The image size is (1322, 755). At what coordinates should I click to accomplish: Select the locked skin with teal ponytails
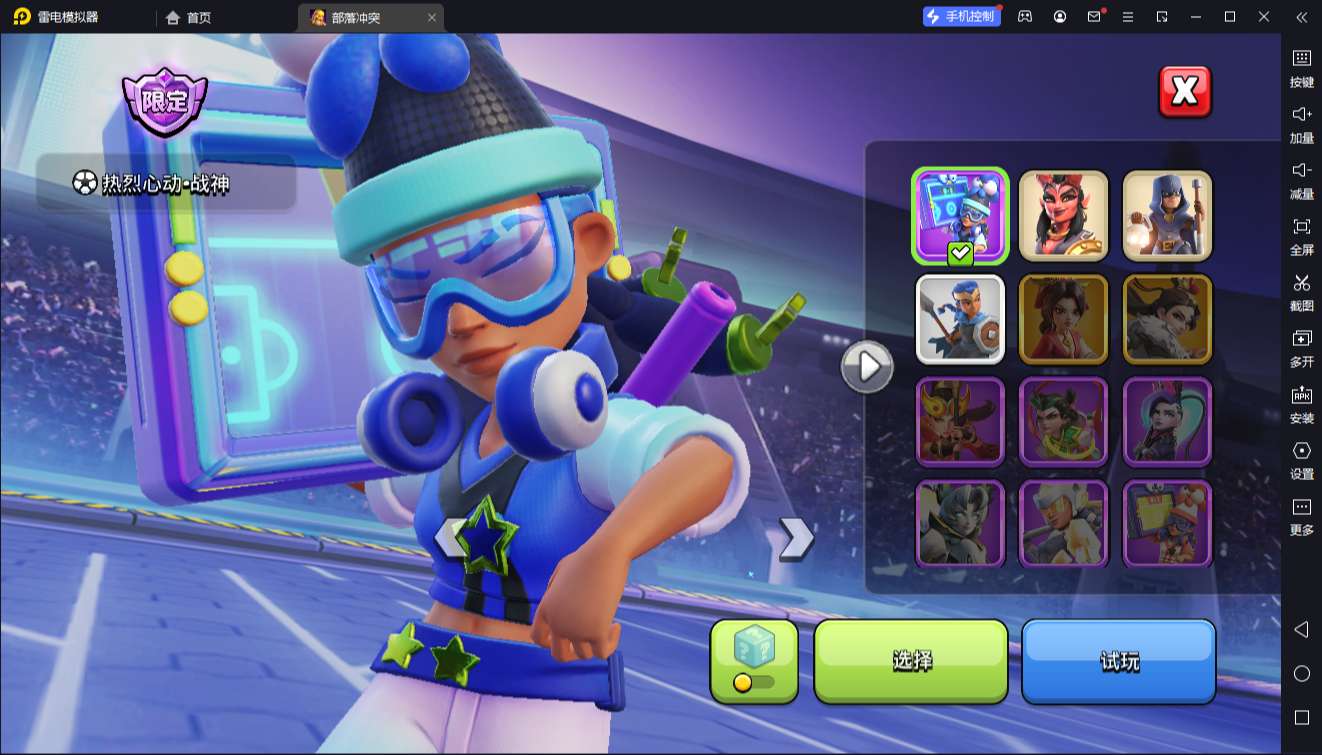1167,422
